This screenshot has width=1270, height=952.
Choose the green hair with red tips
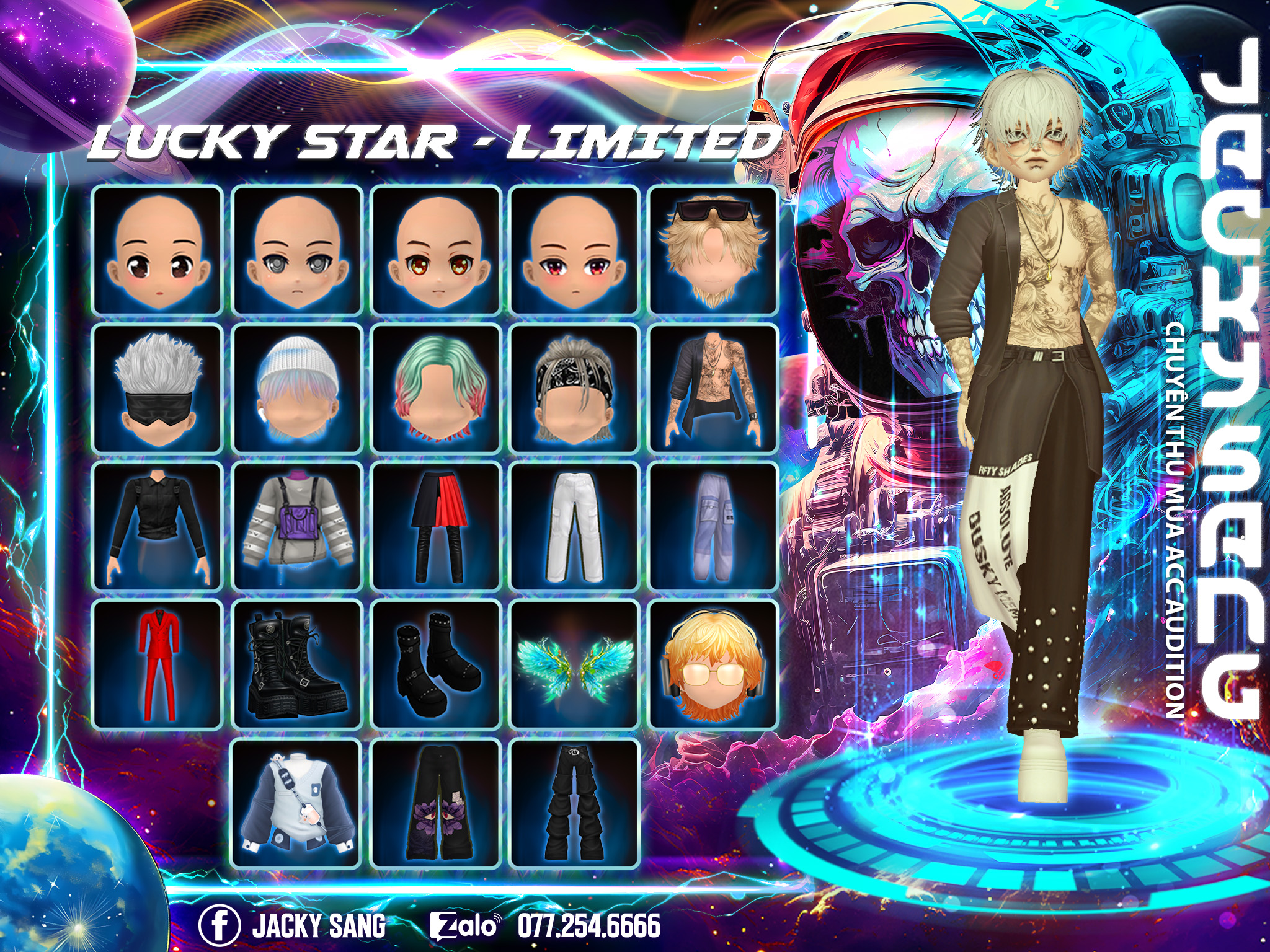435,389
